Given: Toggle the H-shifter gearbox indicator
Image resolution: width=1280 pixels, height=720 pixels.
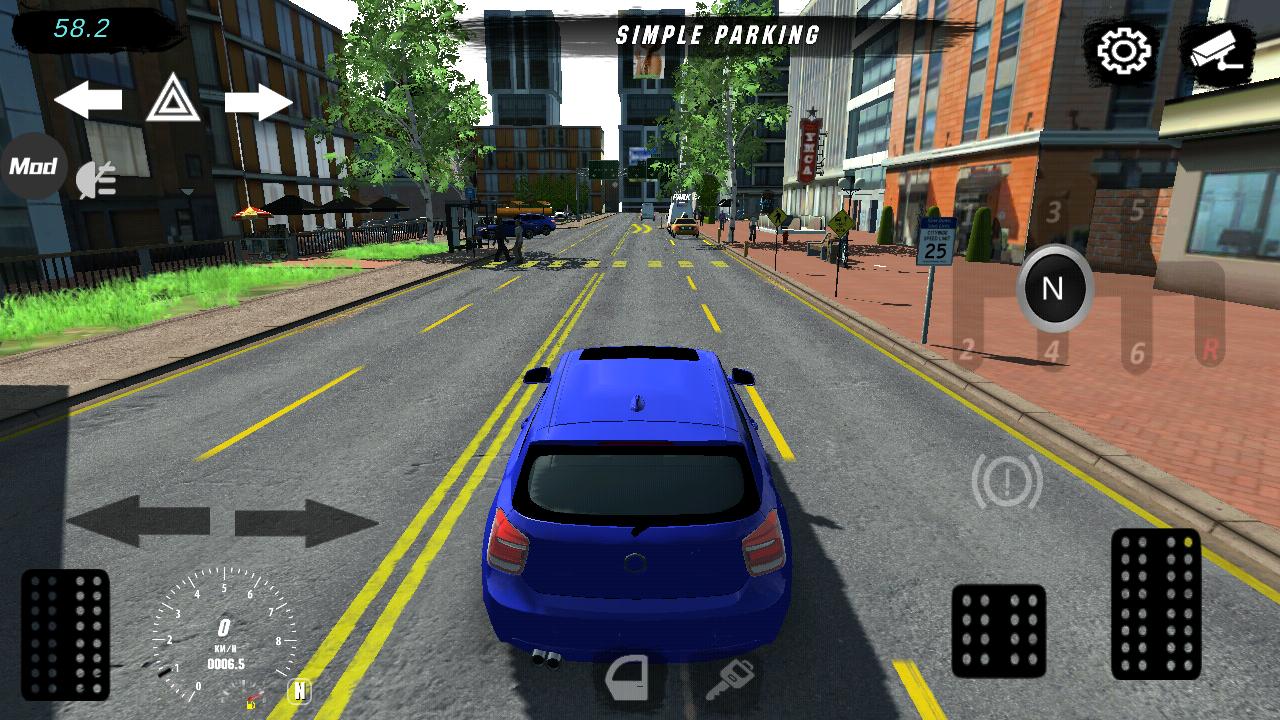Looking at the screenshot, I should (x=299, y=691).
